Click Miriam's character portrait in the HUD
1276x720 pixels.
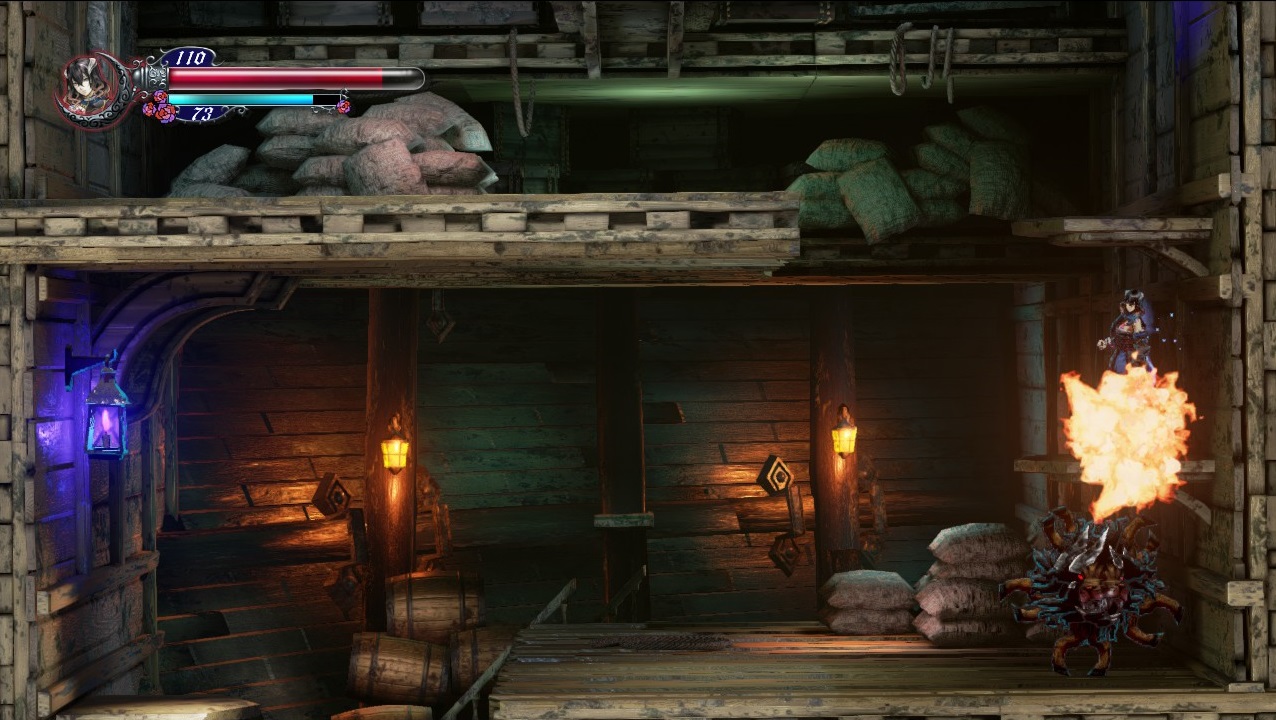point(87,88)
